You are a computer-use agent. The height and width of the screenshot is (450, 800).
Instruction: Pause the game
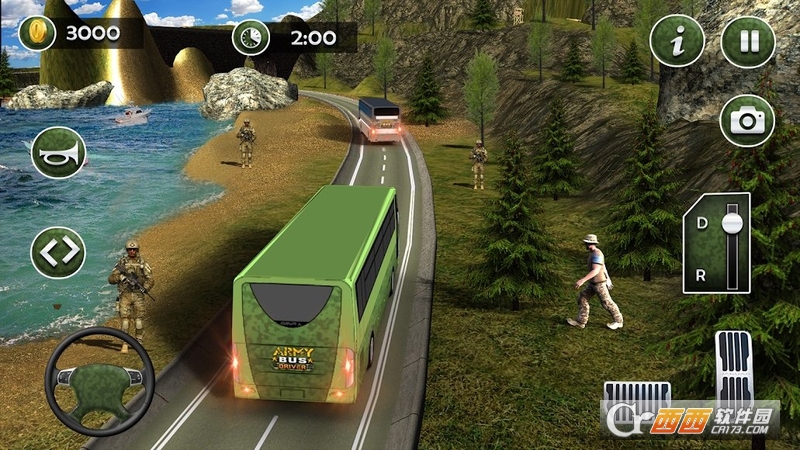[x=747, y=42]
